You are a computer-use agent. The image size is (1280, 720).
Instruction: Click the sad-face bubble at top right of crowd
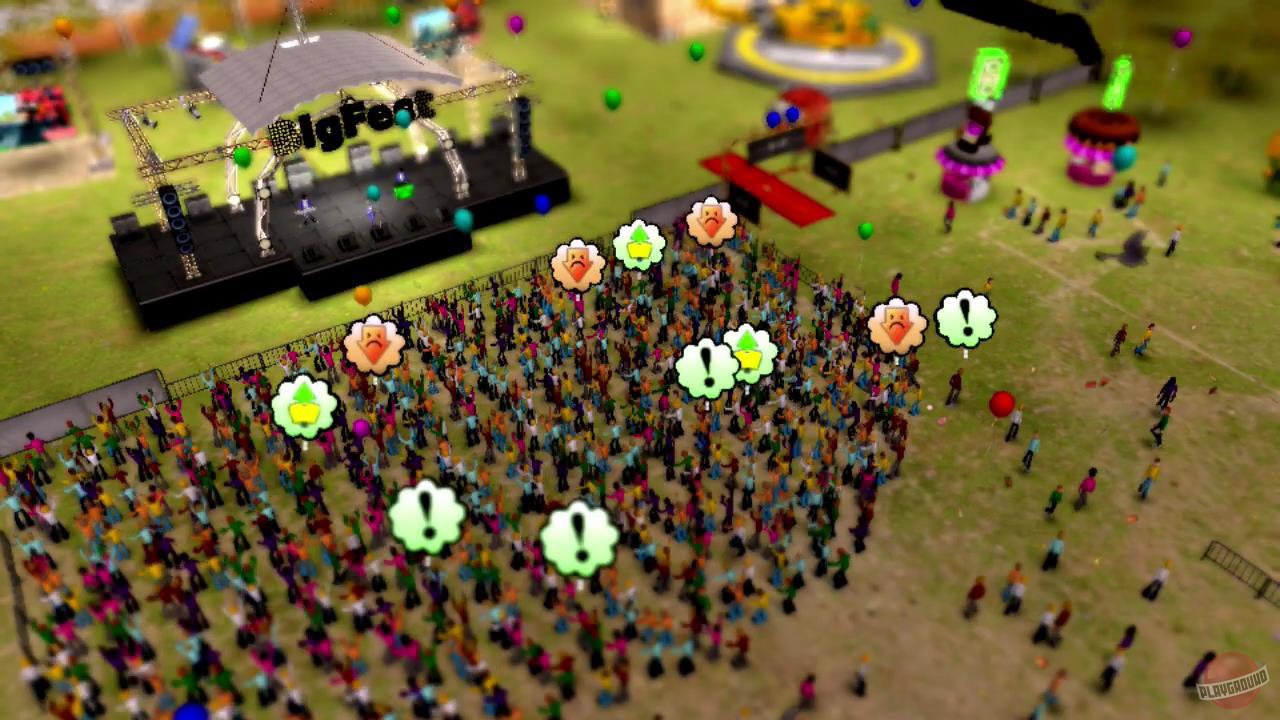(x=899, y=324)
